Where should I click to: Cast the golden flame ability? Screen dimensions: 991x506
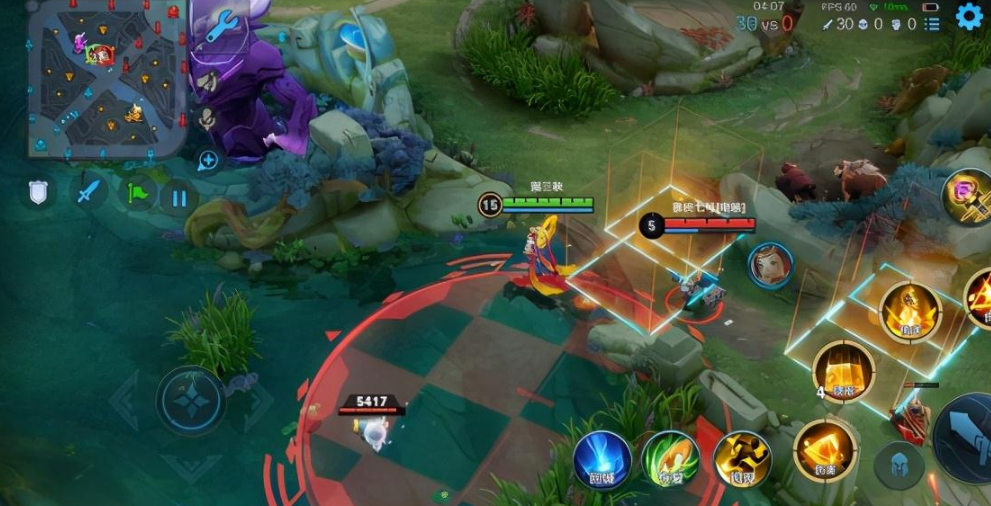pos(910,312)
